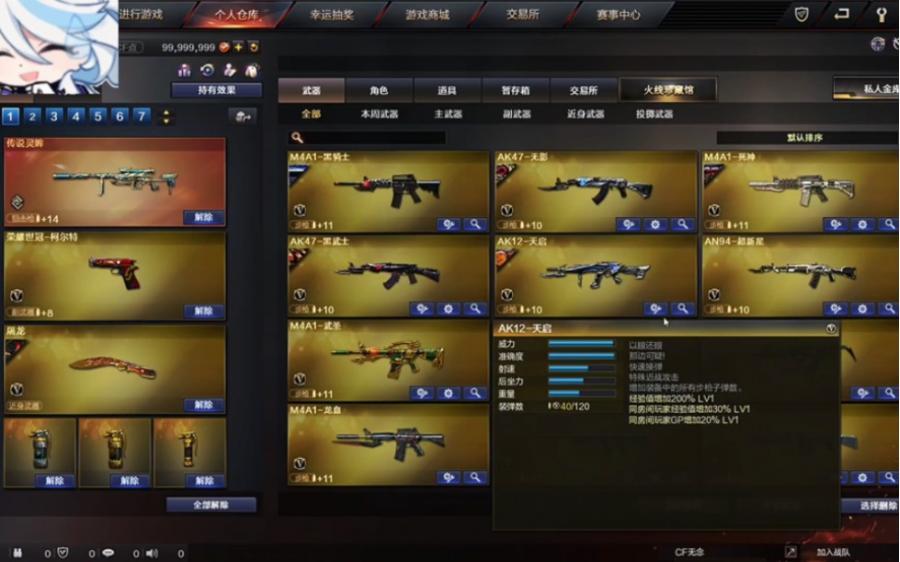Switch to the 道具 items tab
This screenshot has width=900, height=562.
(x=447, y=90)
